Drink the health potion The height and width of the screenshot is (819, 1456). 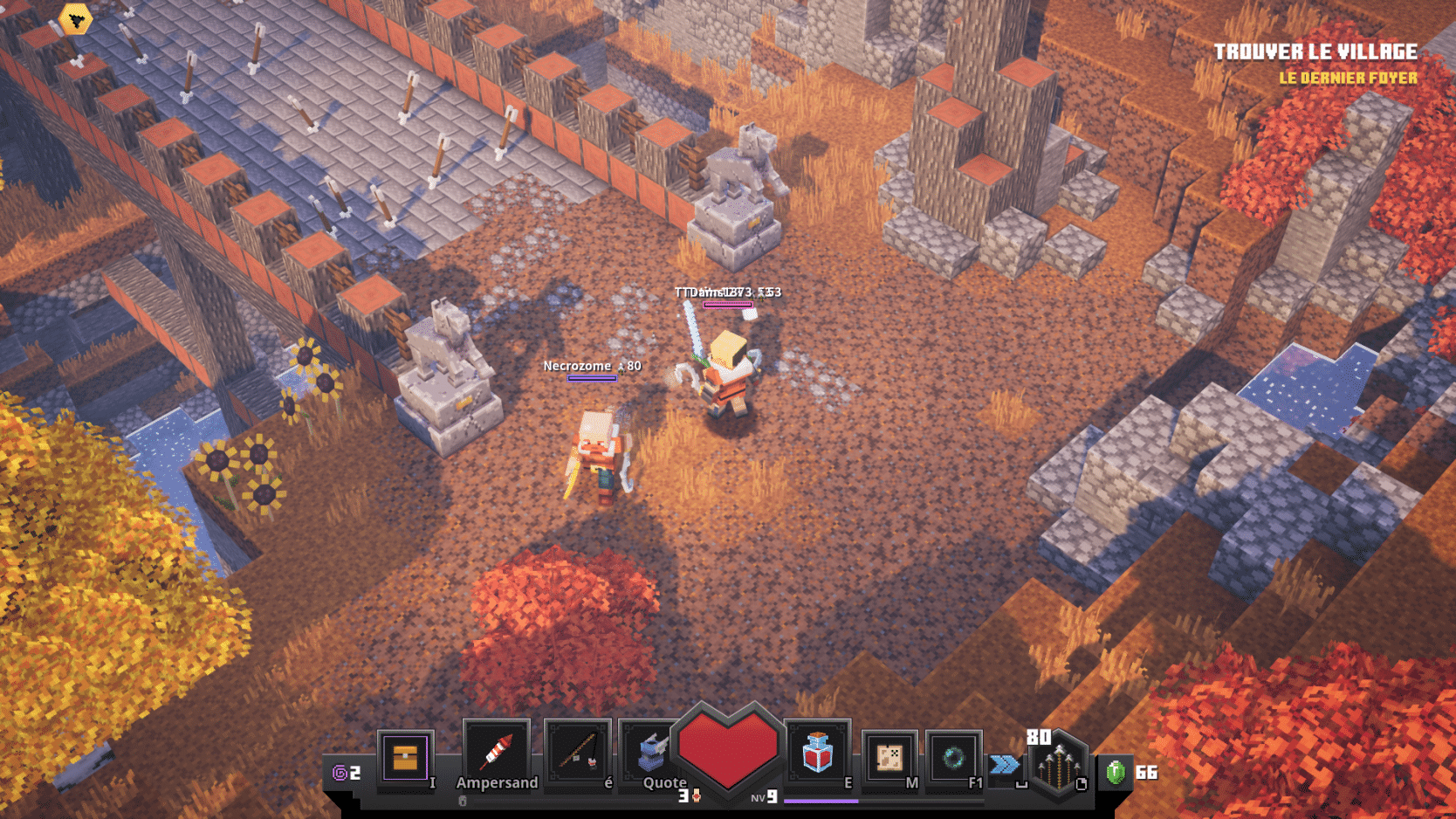(x=817, y=753)
